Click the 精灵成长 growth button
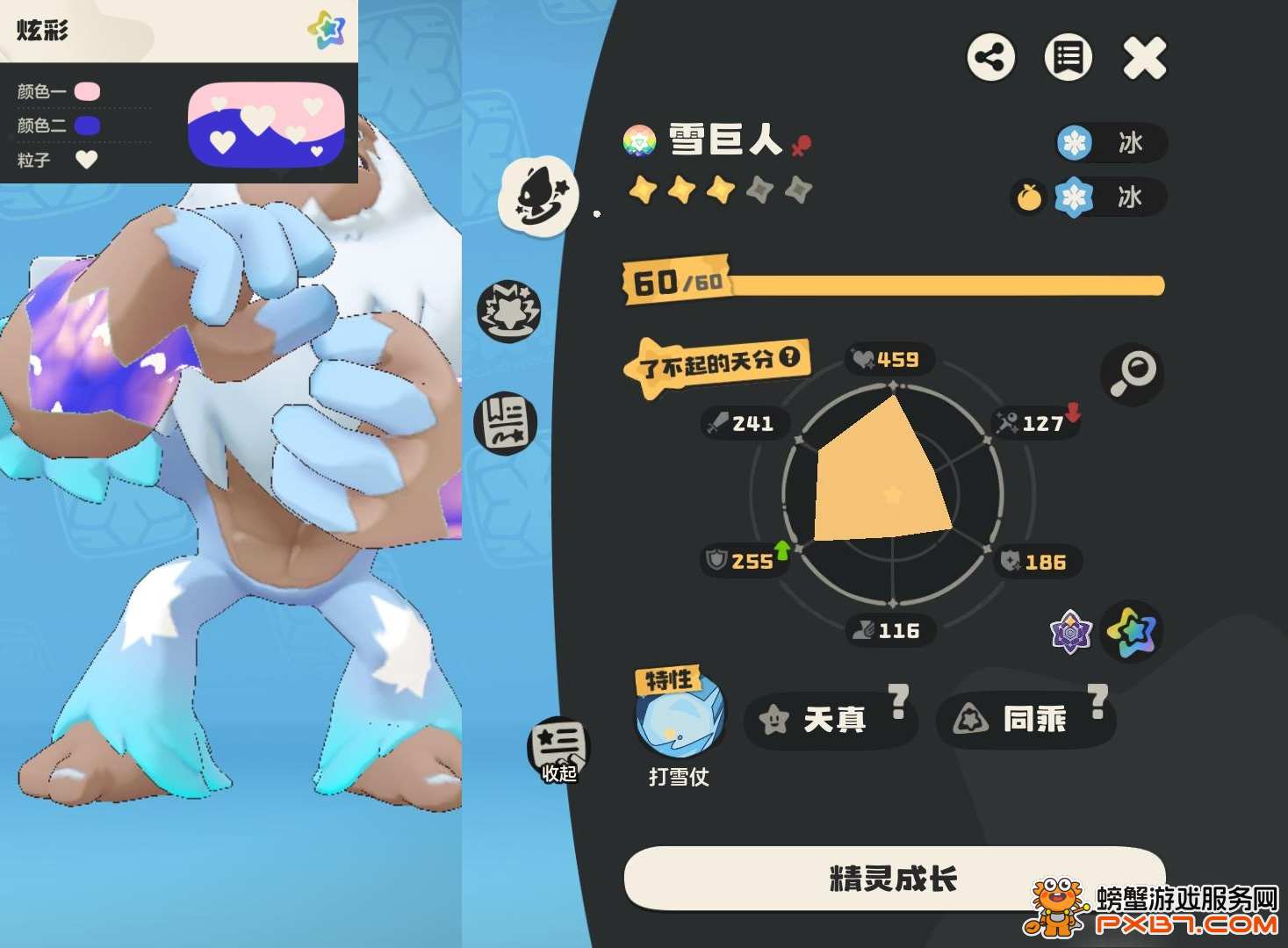Viewport: 1288px width, 948px height. (x=894, y=878)
